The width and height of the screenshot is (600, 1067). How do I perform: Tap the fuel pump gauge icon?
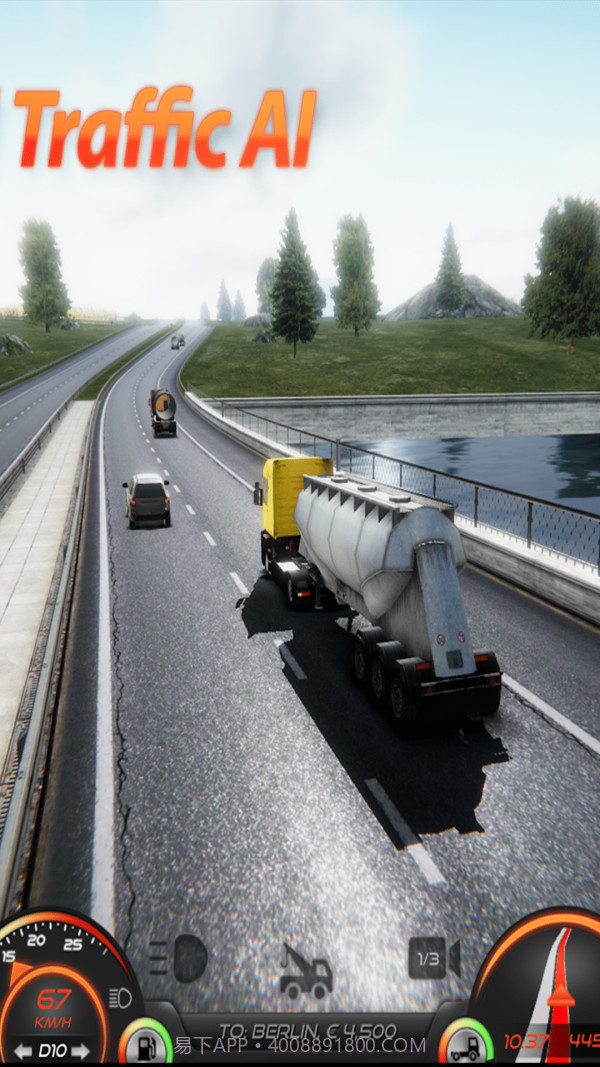click(144, 1046)
